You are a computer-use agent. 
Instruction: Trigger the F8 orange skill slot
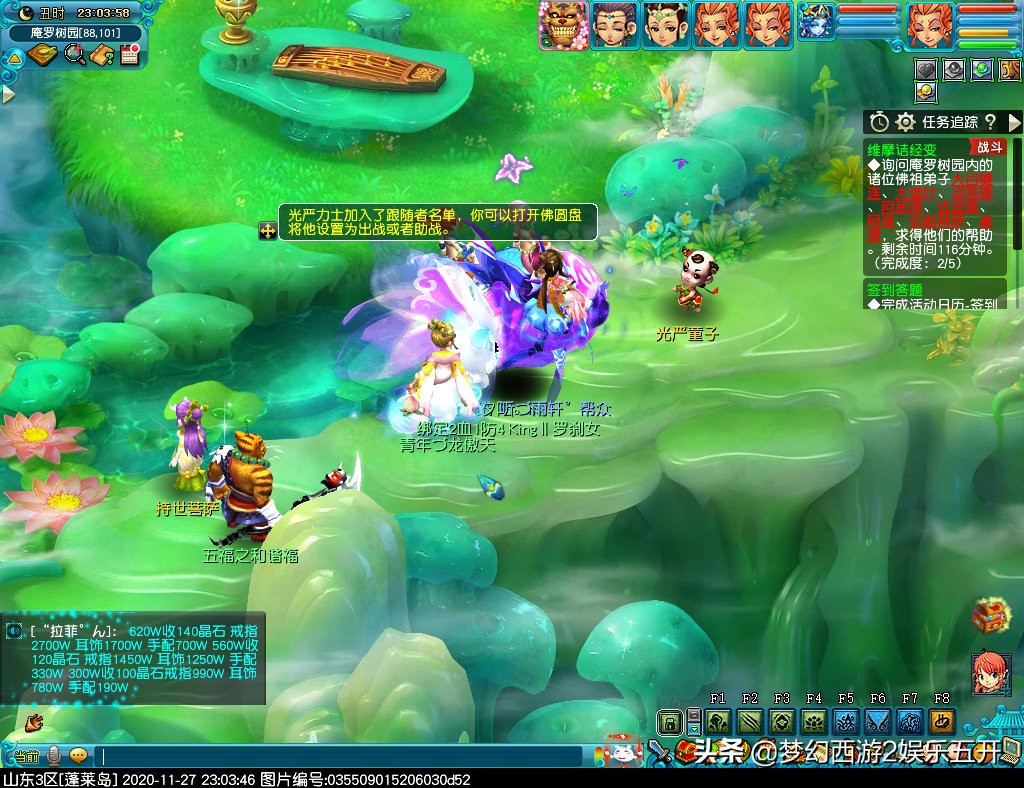pyautogui.click(x=941, y=722)
